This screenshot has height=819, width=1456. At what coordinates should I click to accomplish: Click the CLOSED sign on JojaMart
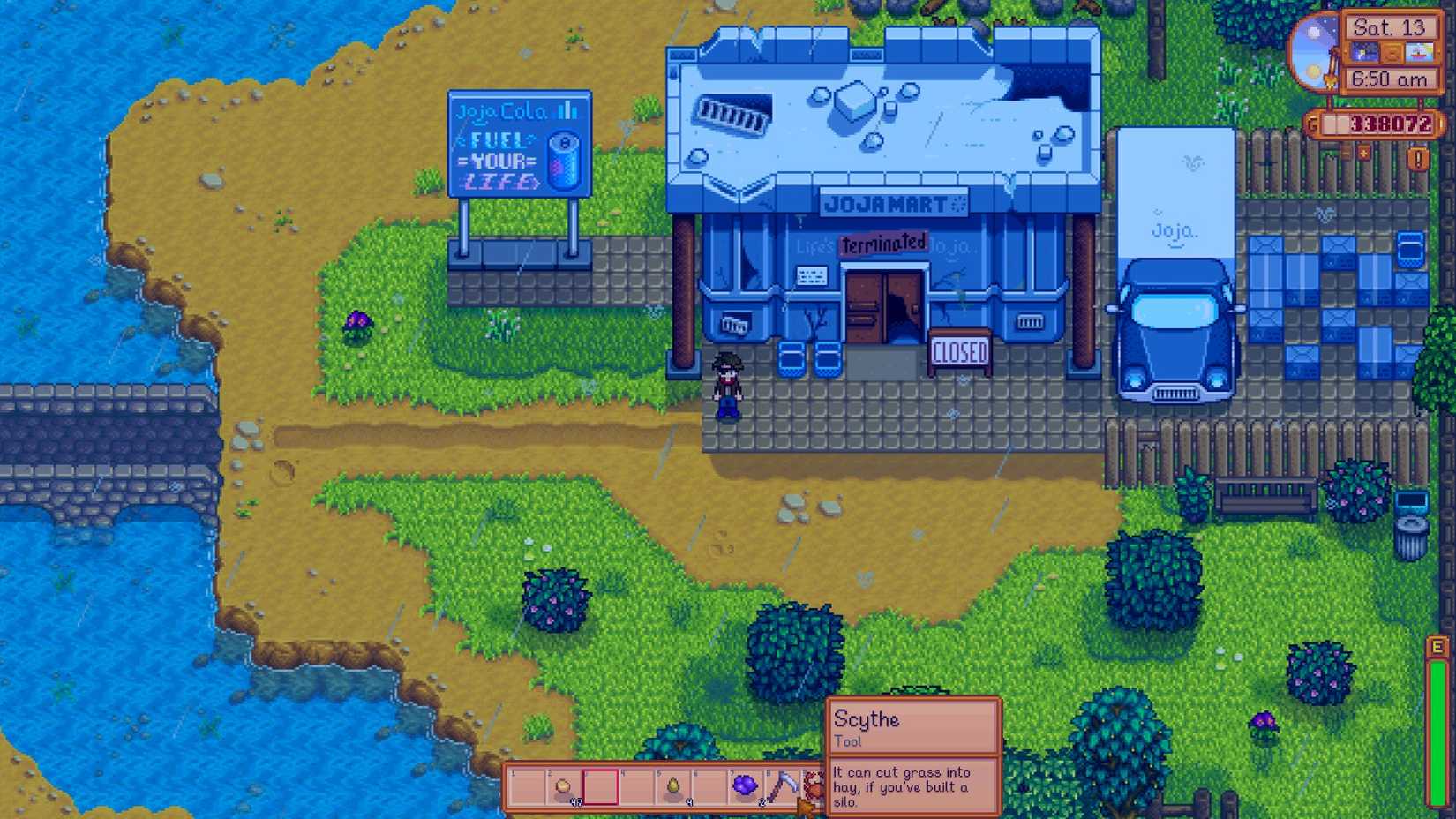(959, 349)
